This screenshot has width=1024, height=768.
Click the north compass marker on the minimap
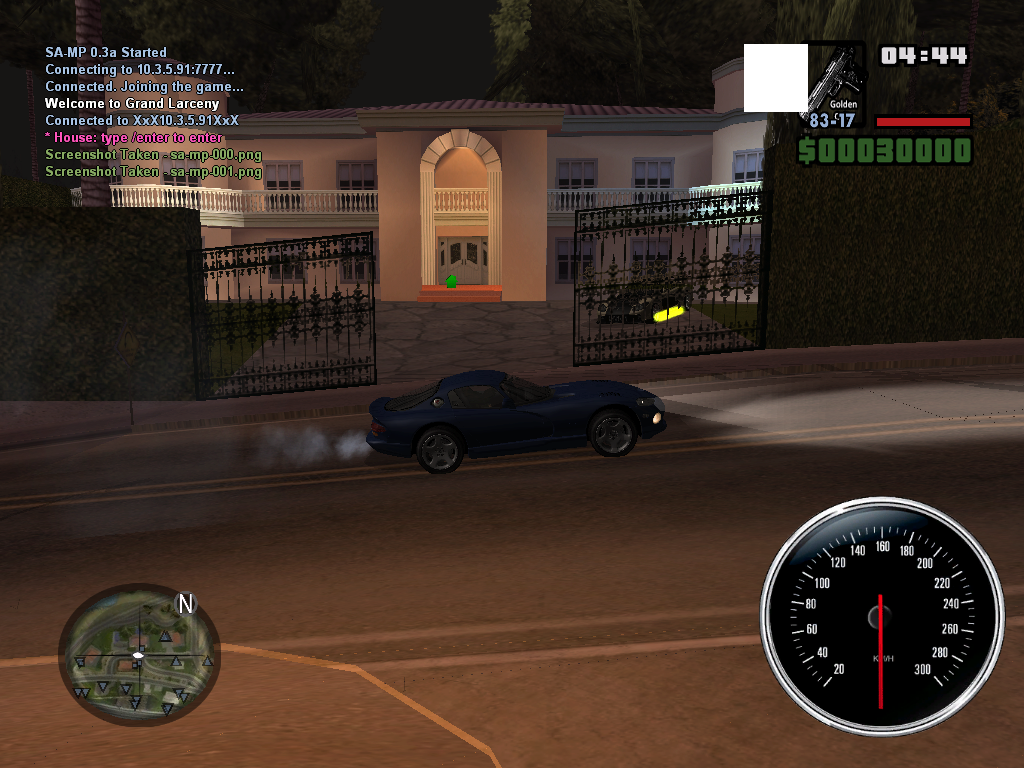point(185,603)
